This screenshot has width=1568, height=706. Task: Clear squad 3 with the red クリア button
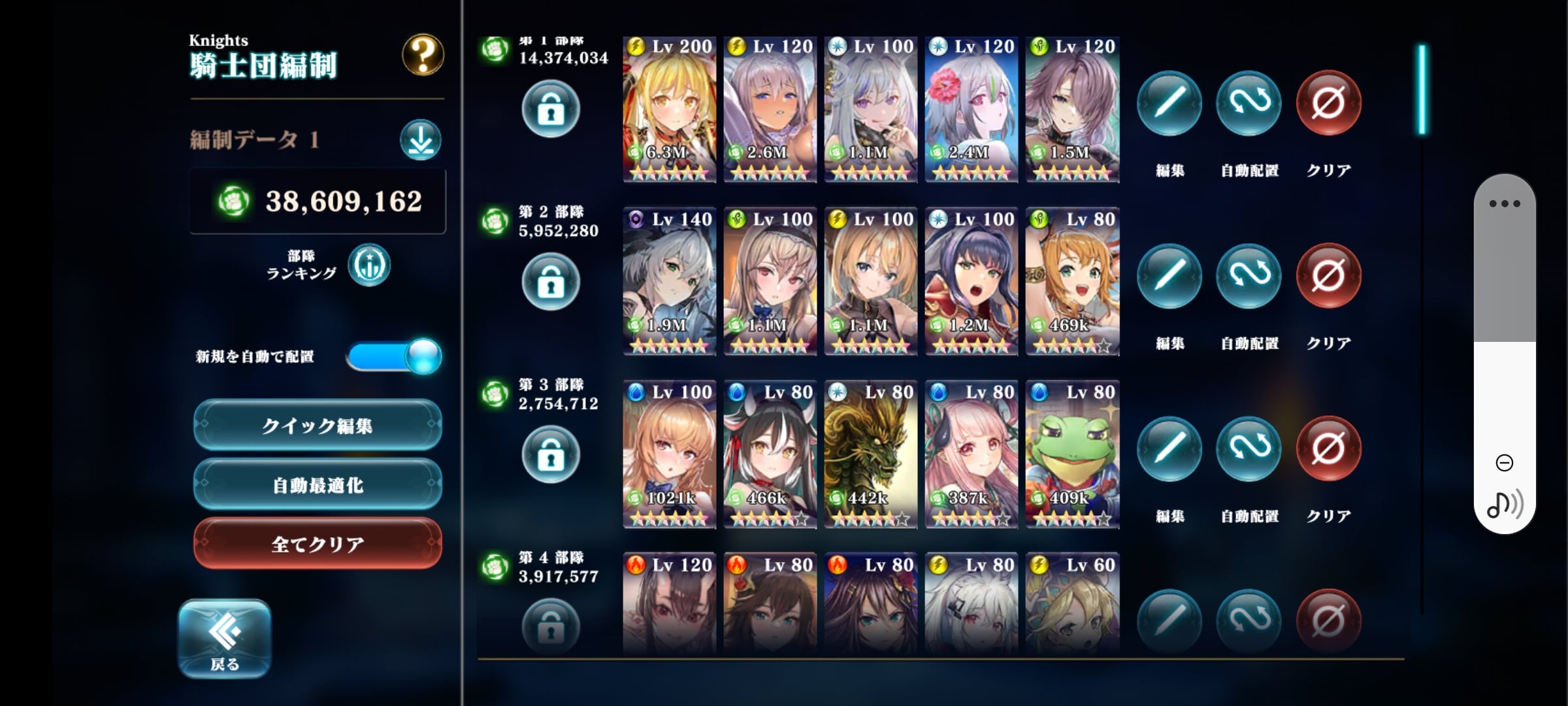pos(1328,448)
